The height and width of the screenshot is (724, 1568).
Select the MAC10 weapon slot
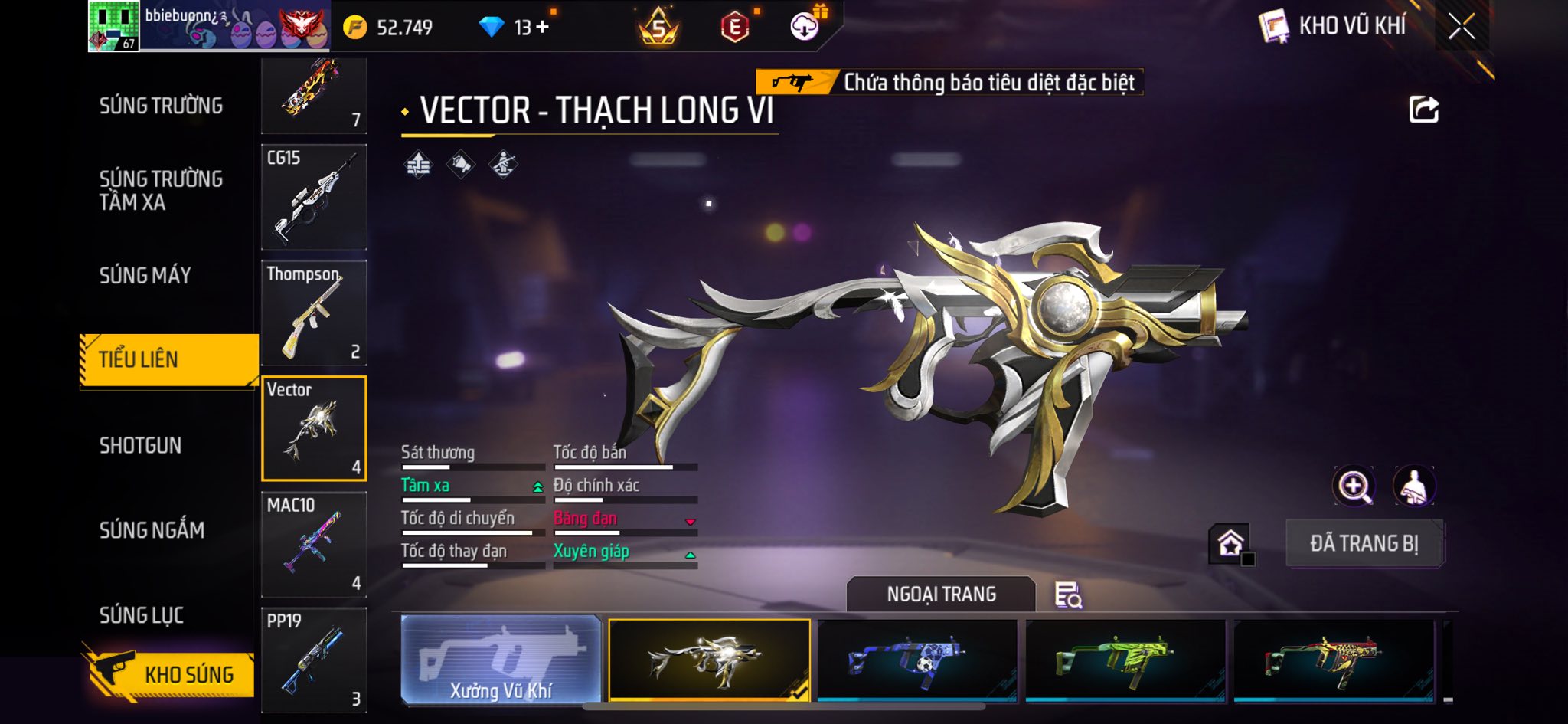[314, 544]
